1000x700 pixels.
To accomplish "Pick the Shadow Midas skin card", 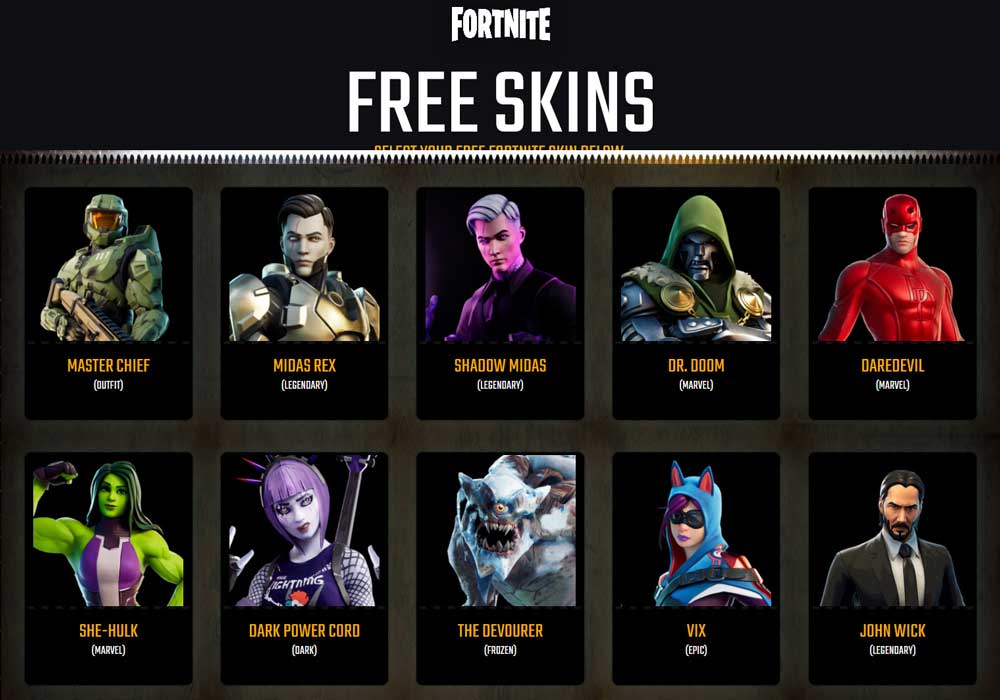I will point(500,303).
